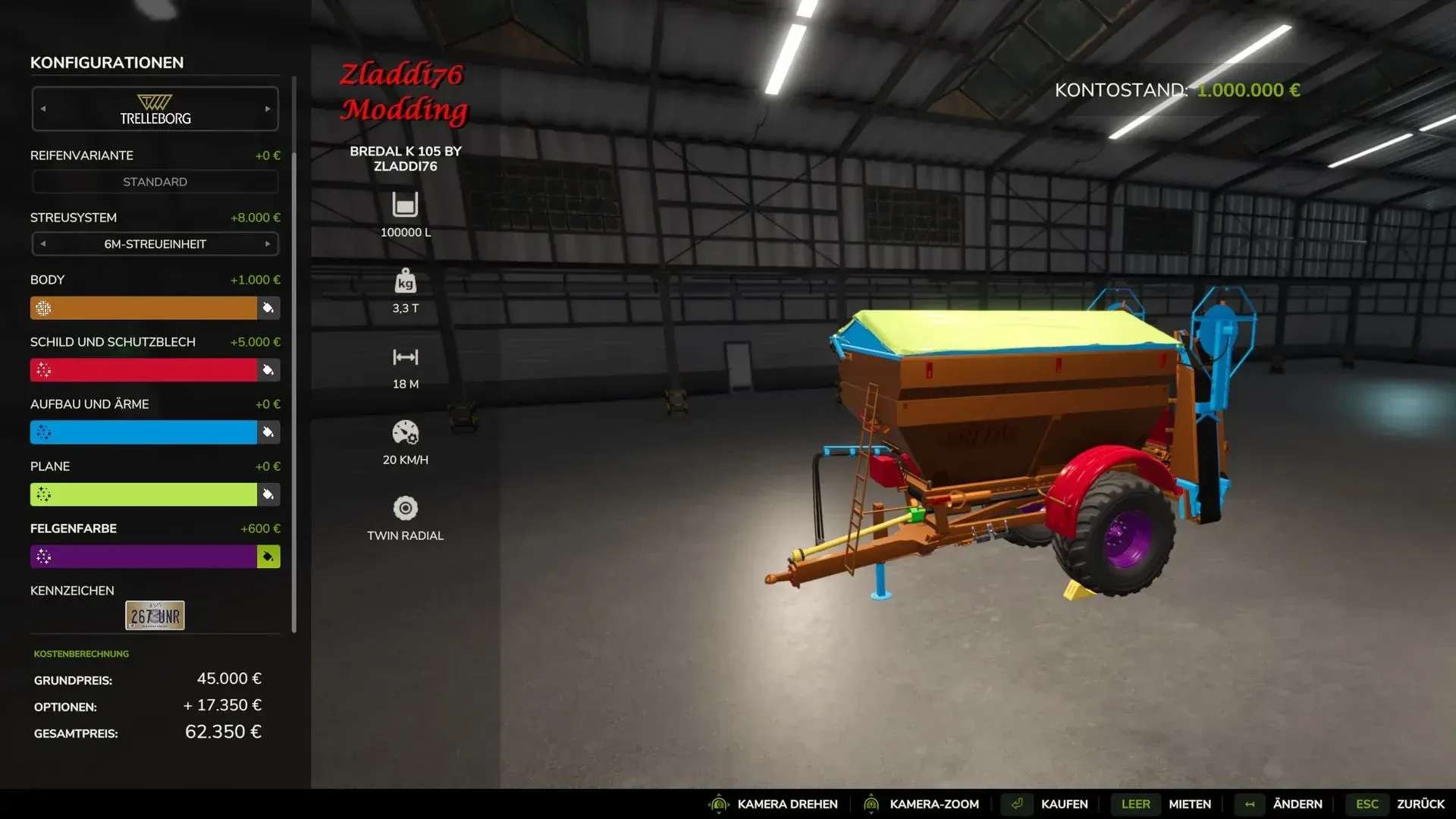The height and width of the screenshot is (819, 1456).
Task: Click left arrow on tire brand selector
Action: click(x=44, y=108)
